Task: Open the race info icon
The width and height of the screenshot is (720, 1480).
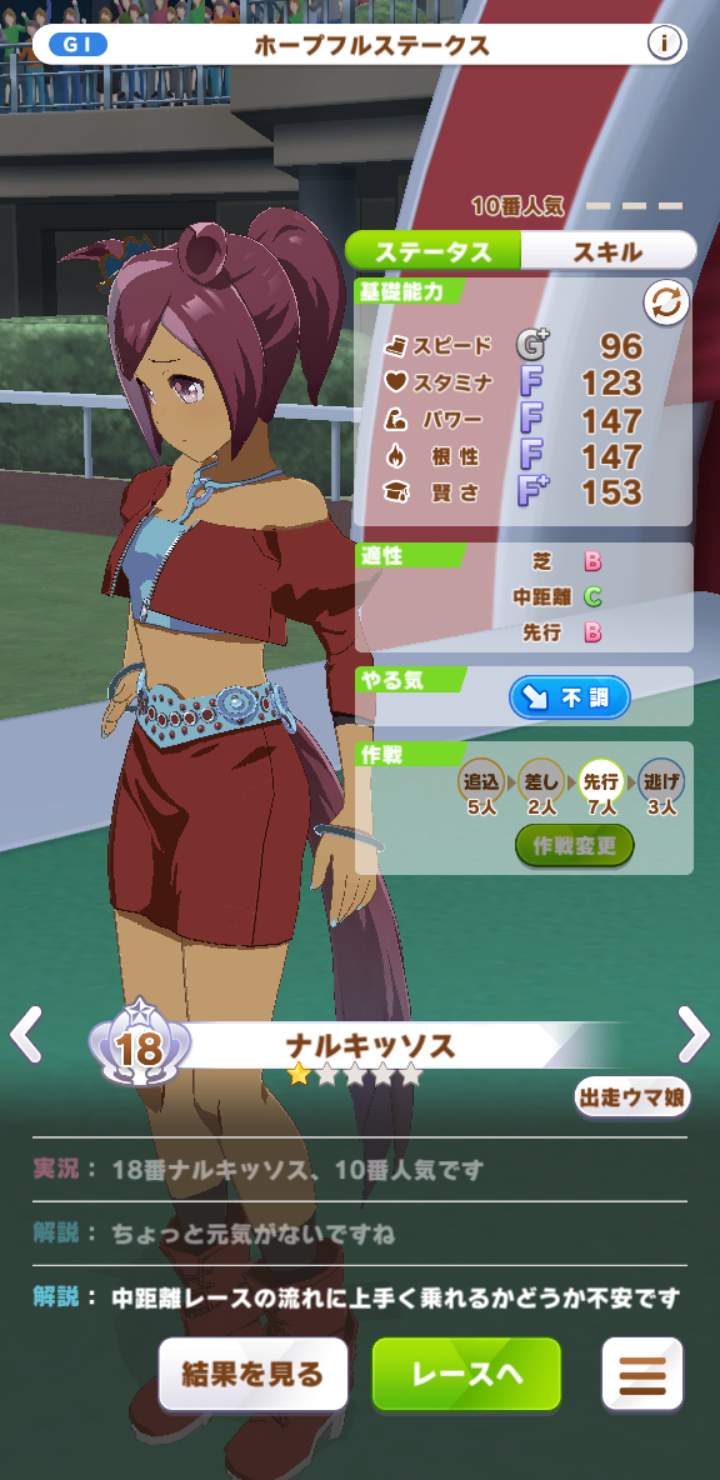Action: click(x=664, y=44)
